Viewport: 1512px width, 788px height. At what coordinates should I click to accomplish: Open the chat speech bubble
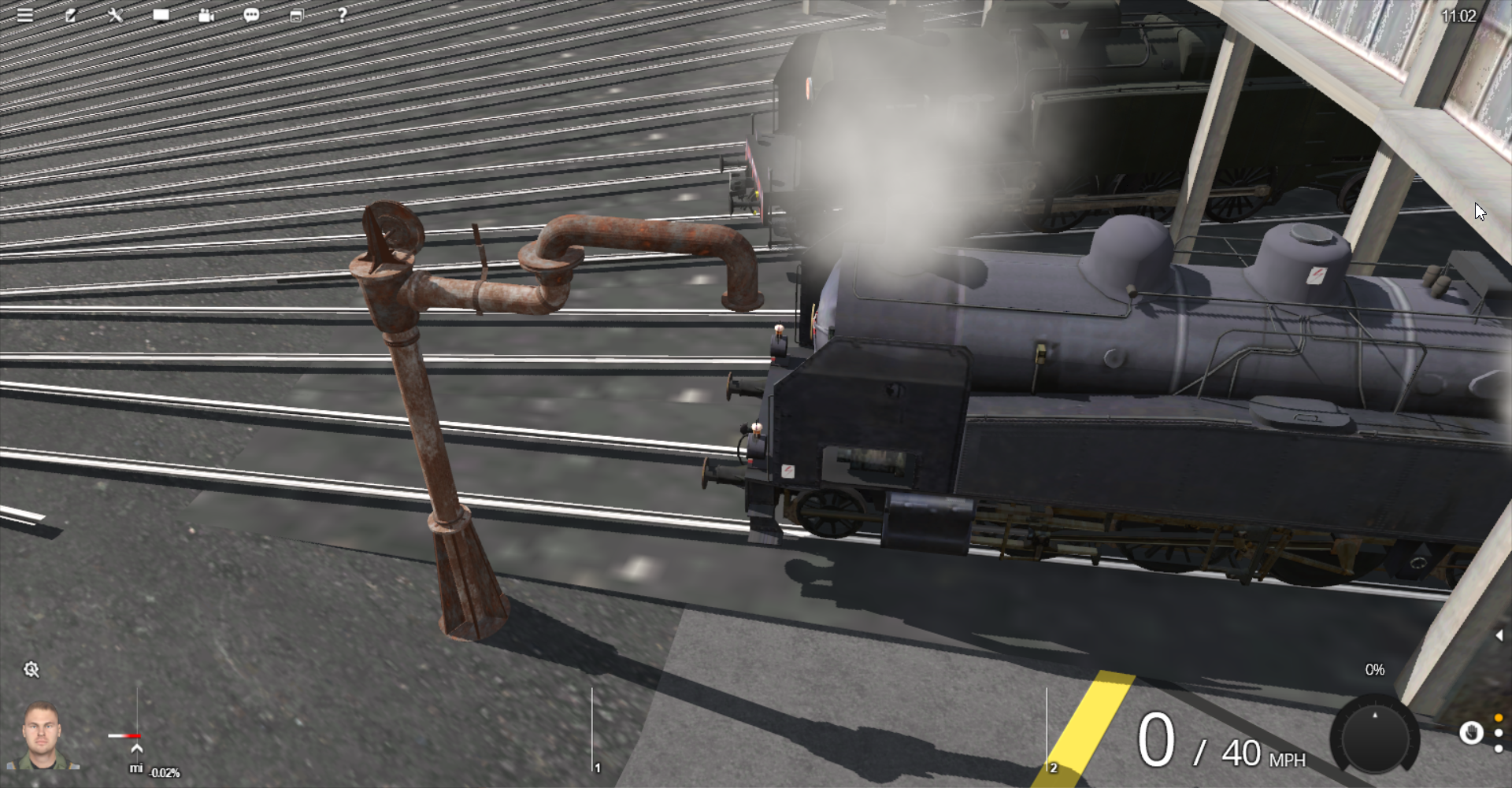(251, 15)
